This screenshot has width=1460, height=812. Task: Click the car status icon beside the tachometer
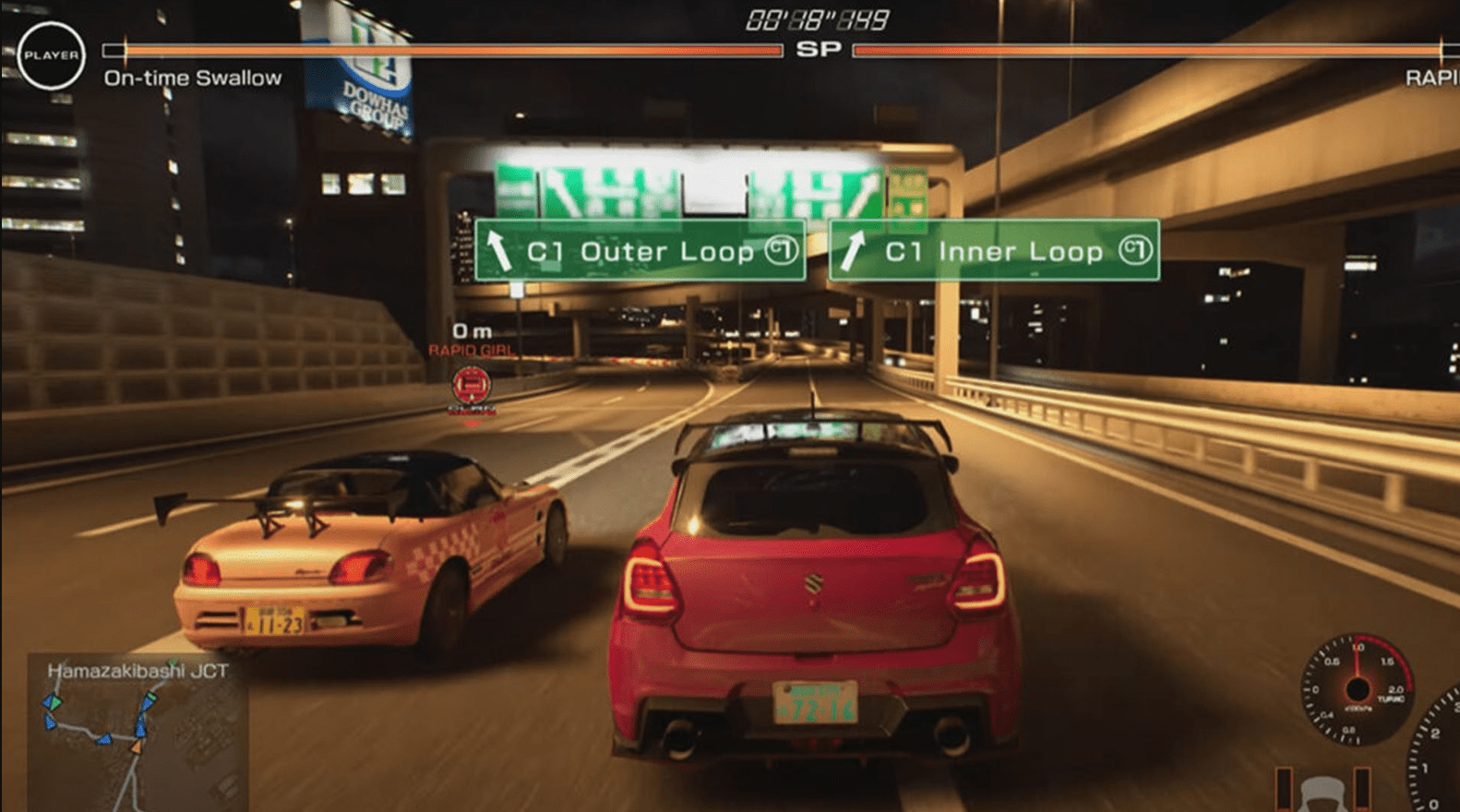(x=1322, y=795)
